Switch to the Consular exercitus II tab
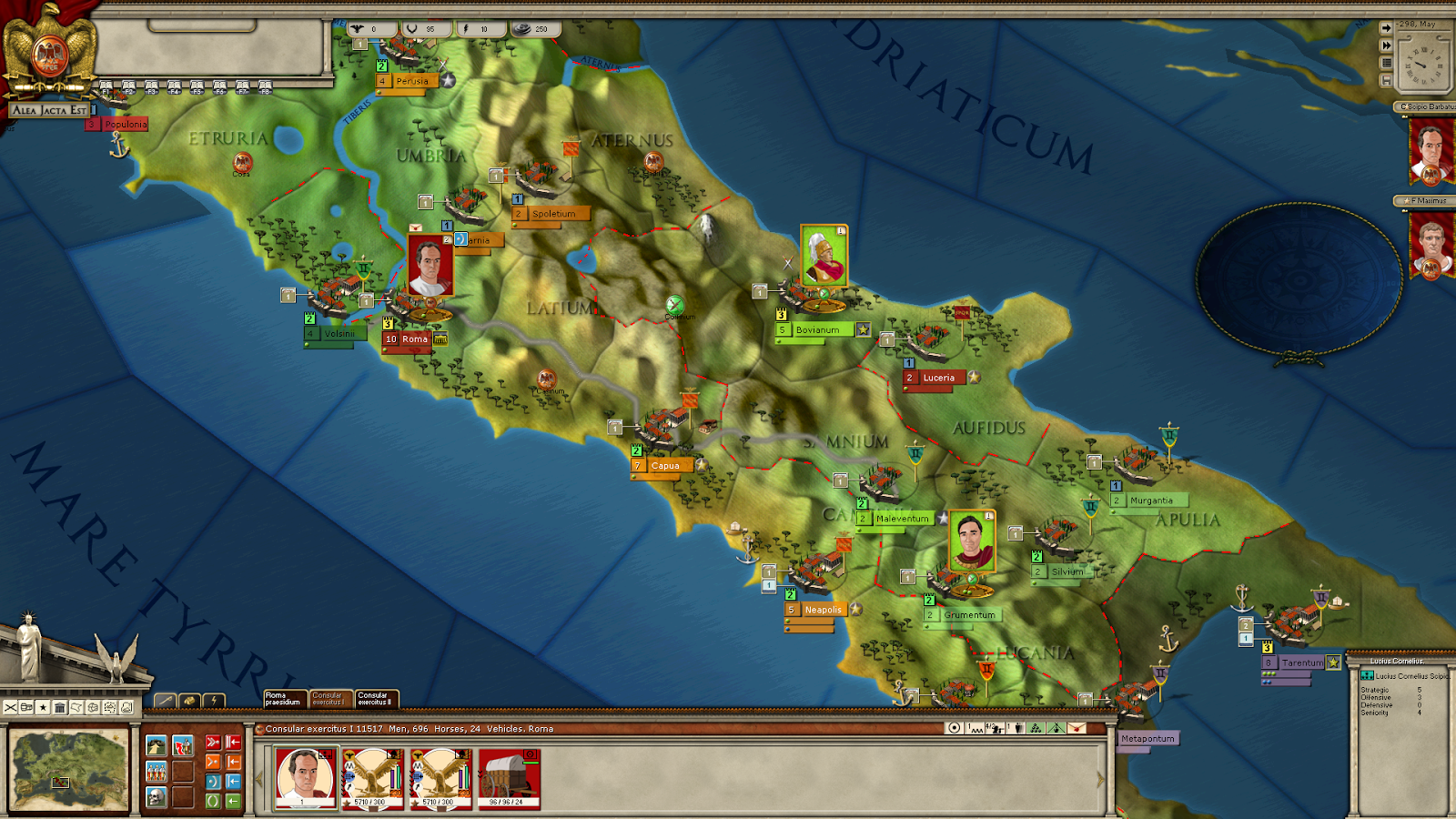This screenshot has height=819, width=1456. 377,698
